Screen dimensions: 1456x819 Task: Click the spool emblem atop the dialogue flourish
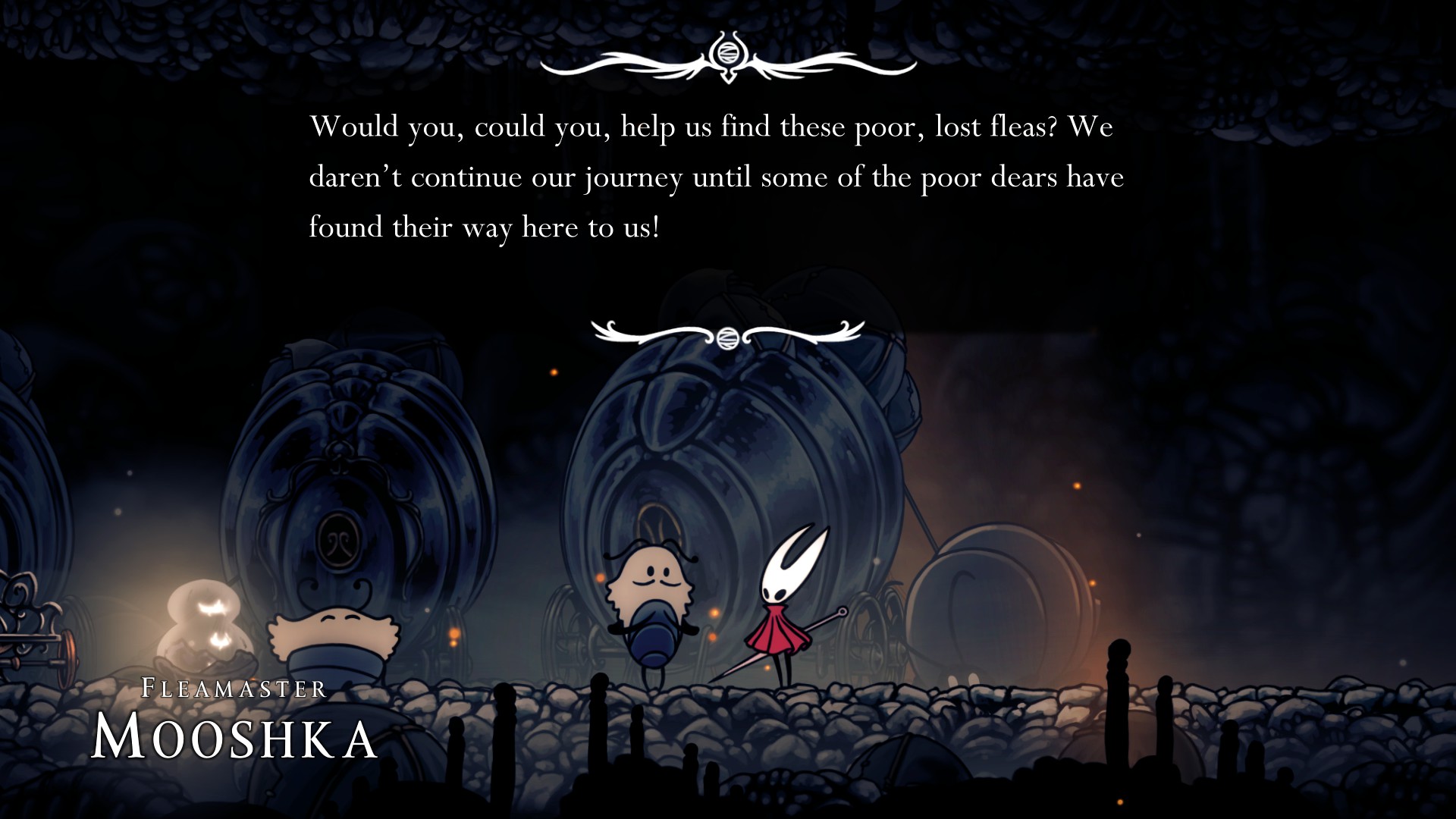coord(729,55)
